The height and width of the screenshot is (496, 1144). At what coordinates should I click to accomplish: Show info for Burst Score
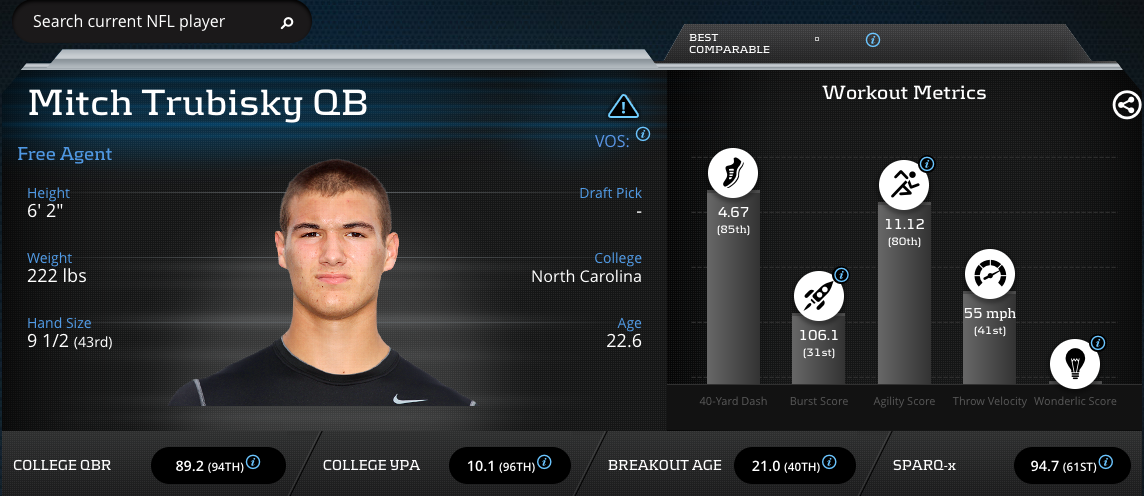(841, 274)
